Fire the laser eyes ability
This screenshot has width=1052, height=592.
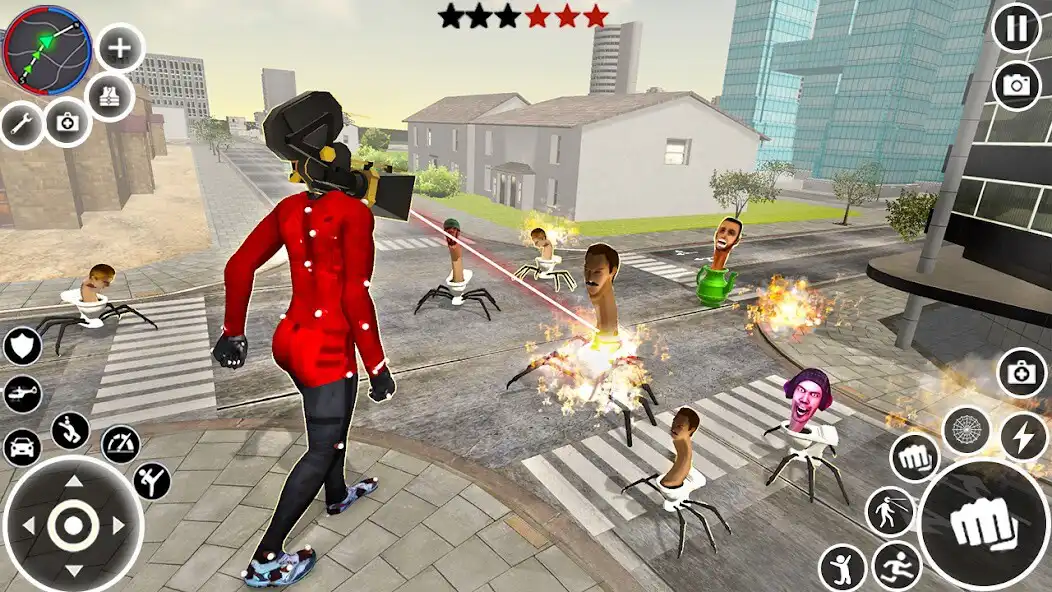(890, 510)
